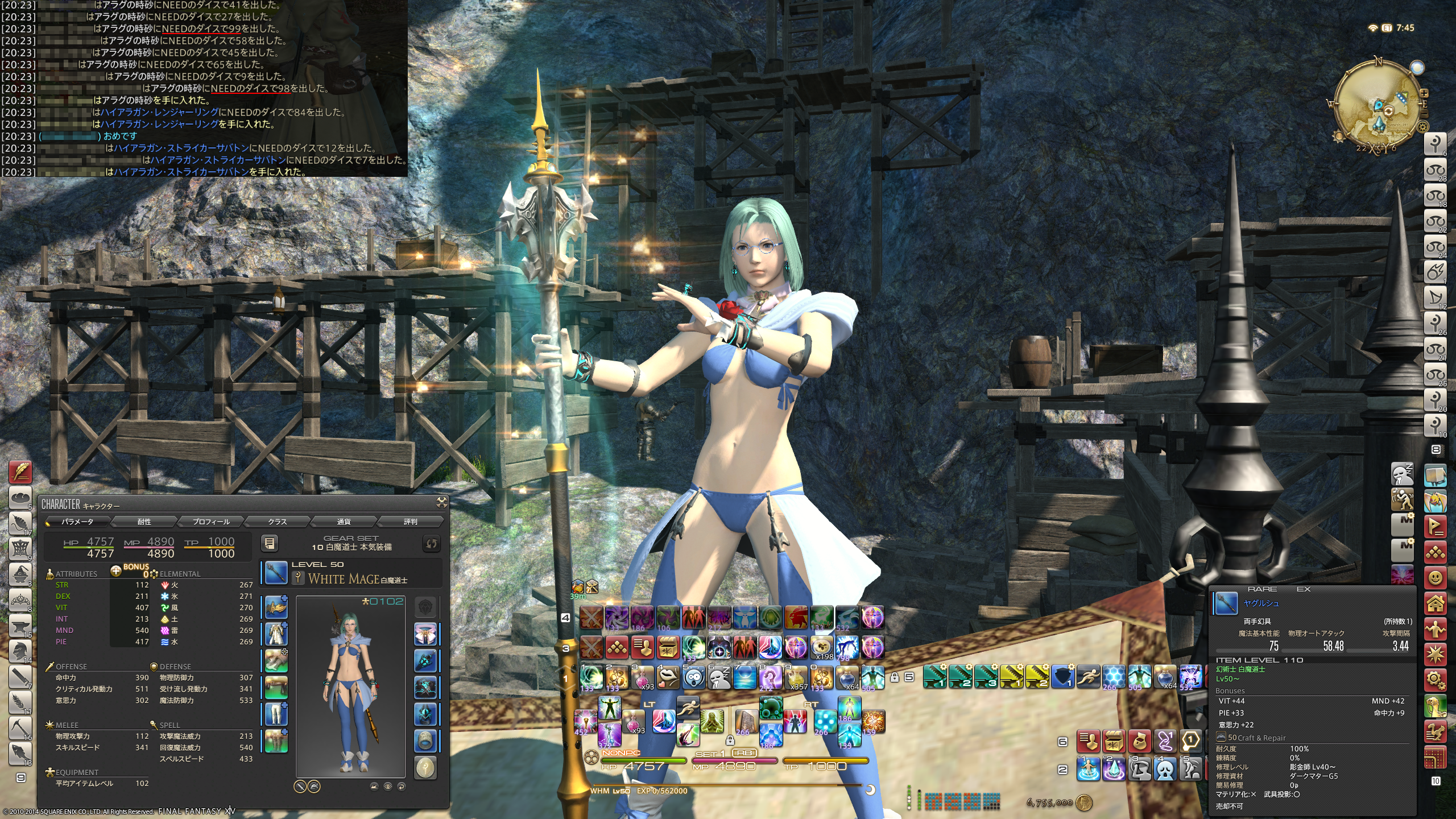Open the プロフィール tab
This screenshot has height=819, width=1456.
[210, 522]
